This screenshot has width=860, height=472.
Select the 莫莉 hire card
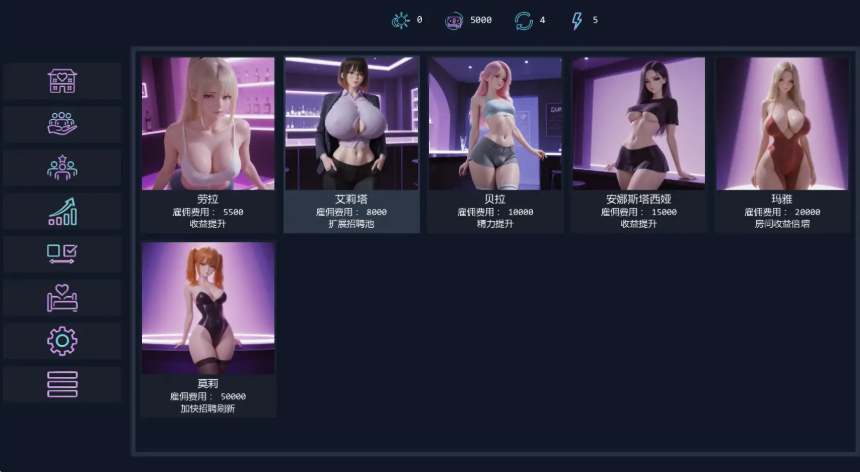coord(208,328)
